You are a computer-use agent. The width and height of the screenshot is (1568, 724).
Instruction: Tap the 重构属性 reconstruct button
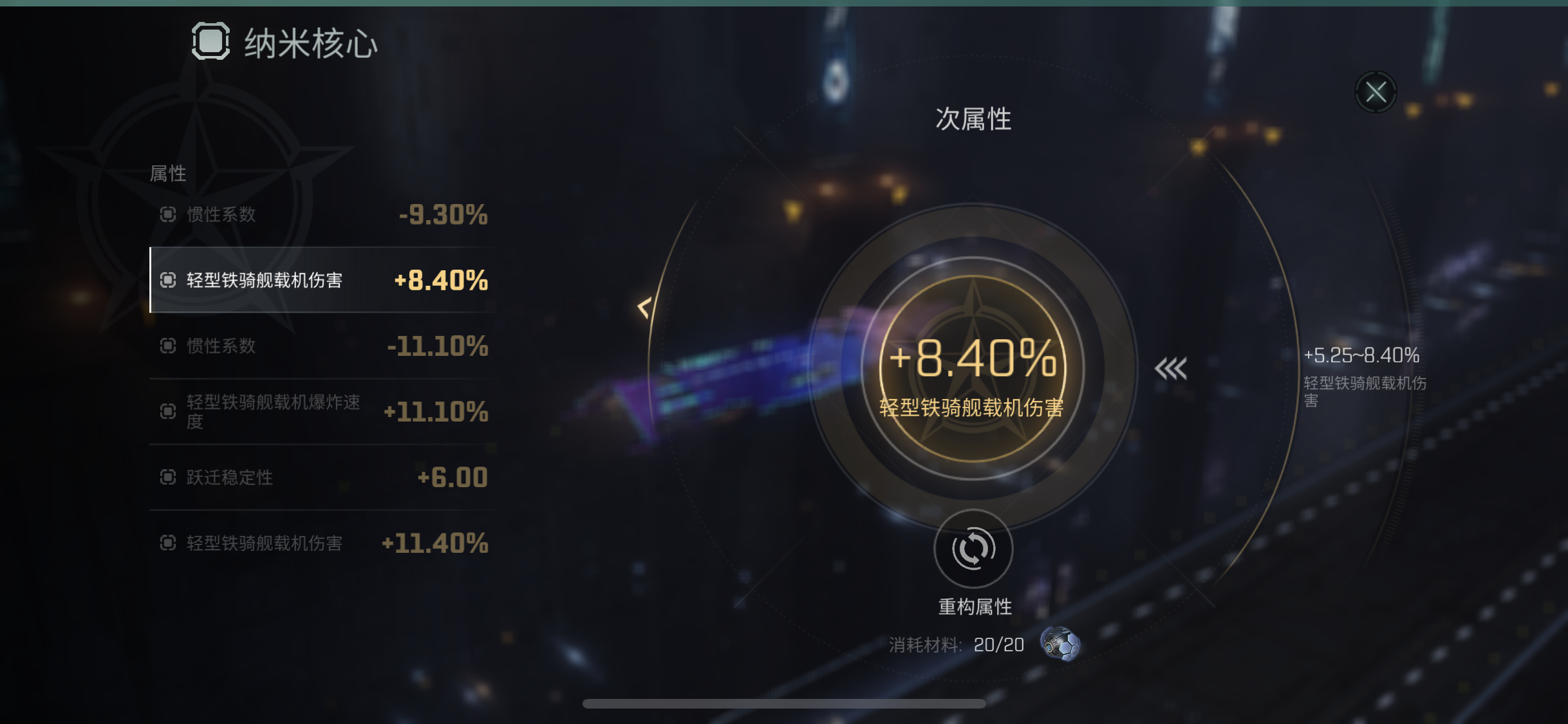975,605
